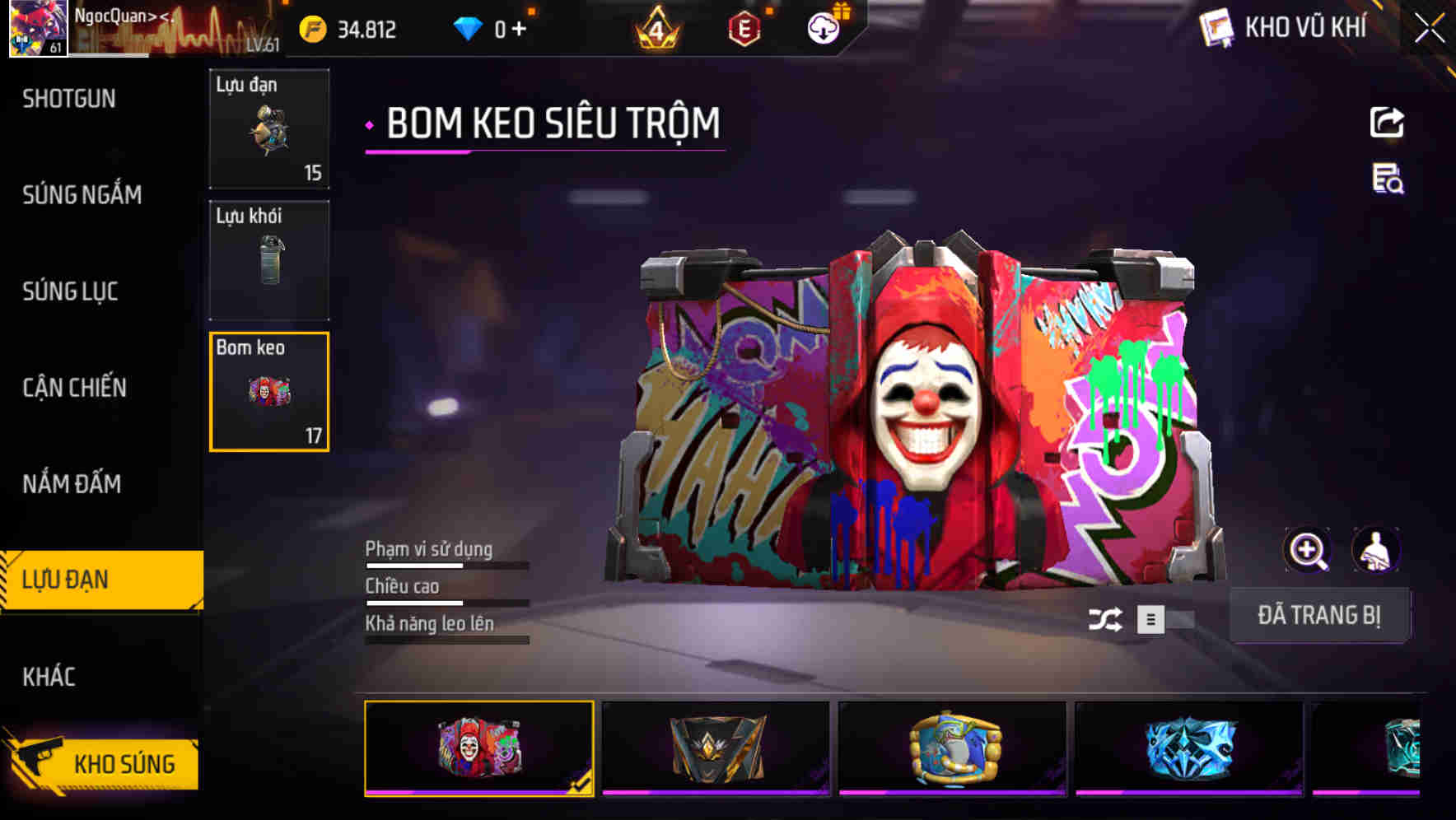
Task: Open the CẬN CHIẾN category
Action: (x=74, y=387)
